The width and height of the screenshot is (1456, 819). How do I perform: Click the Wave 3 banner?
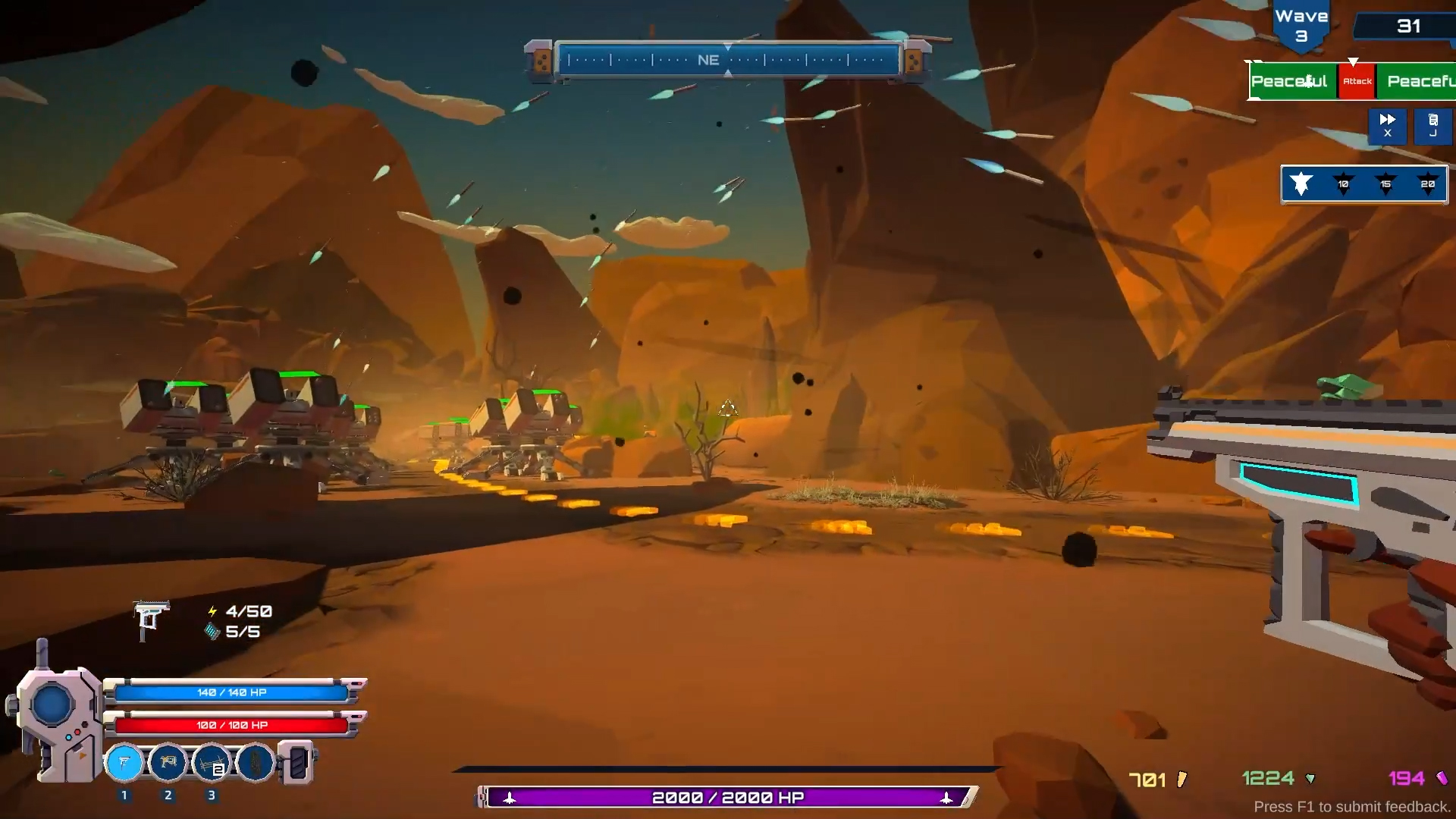[x=1301, y=19]
